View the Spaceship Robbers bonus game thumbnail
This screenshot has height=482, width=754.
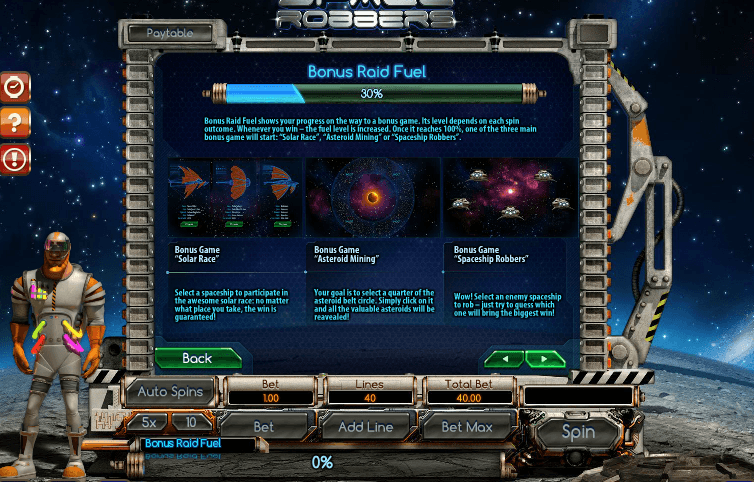[509, 197]
